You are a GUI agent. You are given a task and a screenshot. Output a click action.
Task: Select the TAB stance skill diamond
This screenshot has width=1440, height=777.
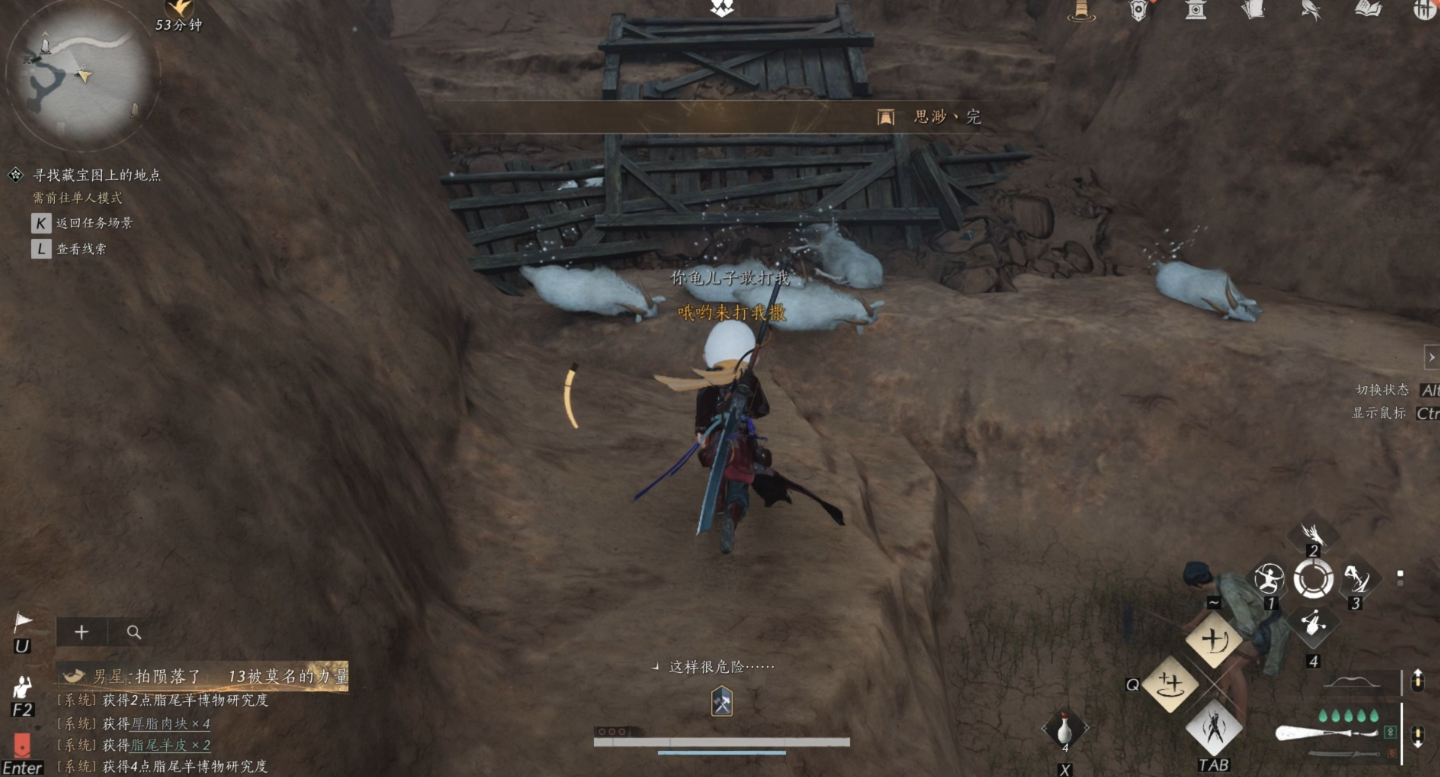click(x=1216, y=727)
